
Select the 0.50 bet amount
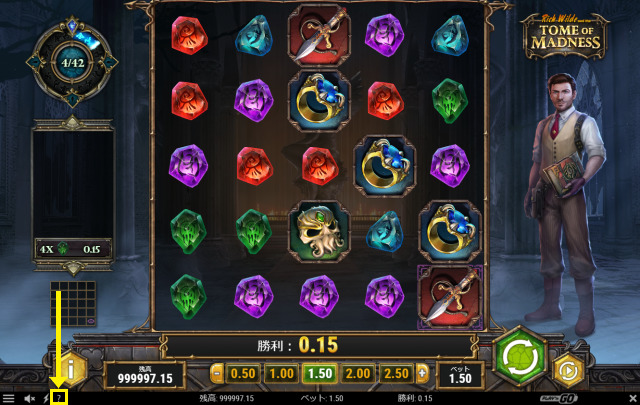[243, 373]
